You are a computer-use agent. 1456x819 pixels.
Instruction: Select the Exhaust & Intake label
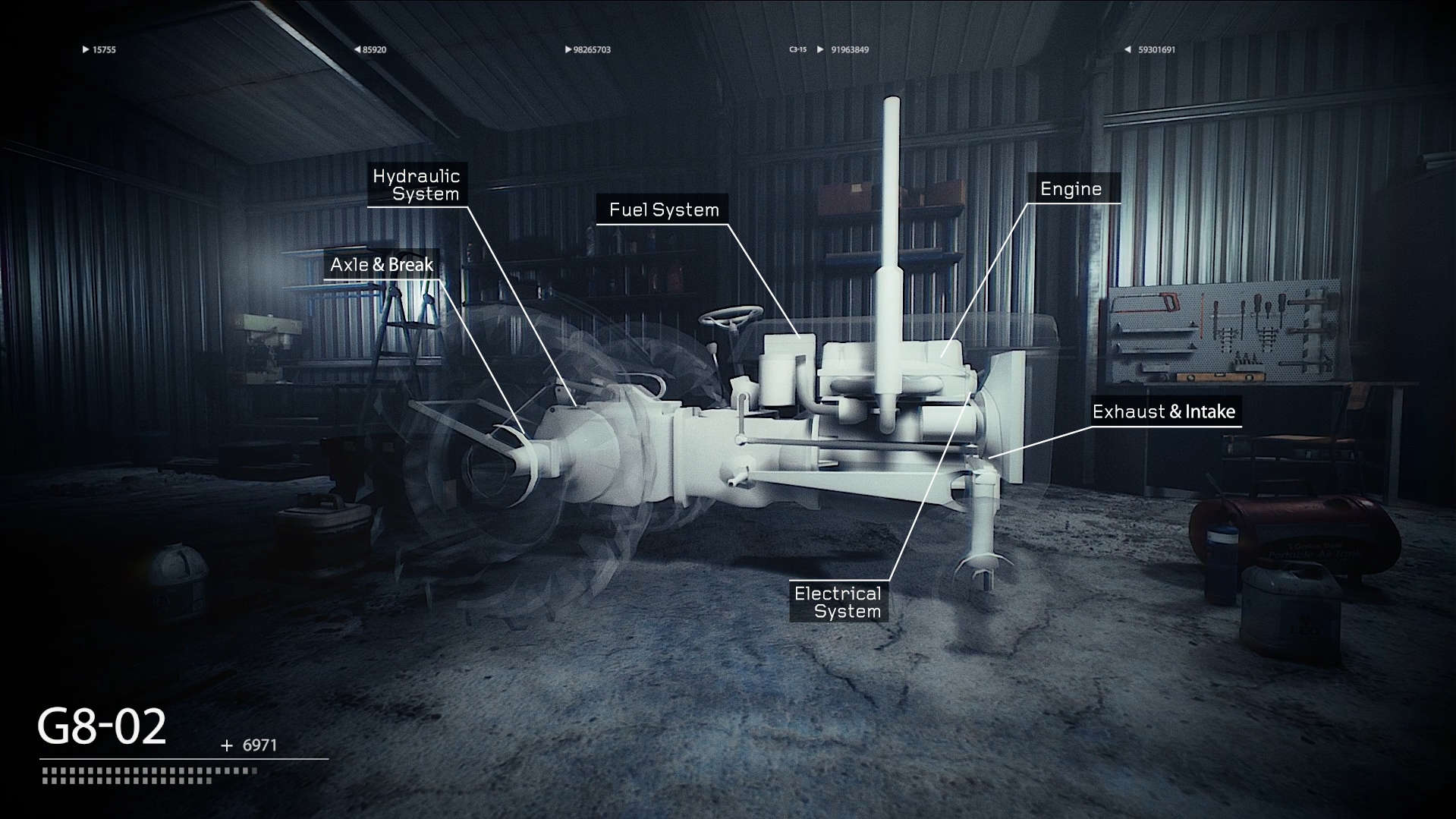point(1163,412)
